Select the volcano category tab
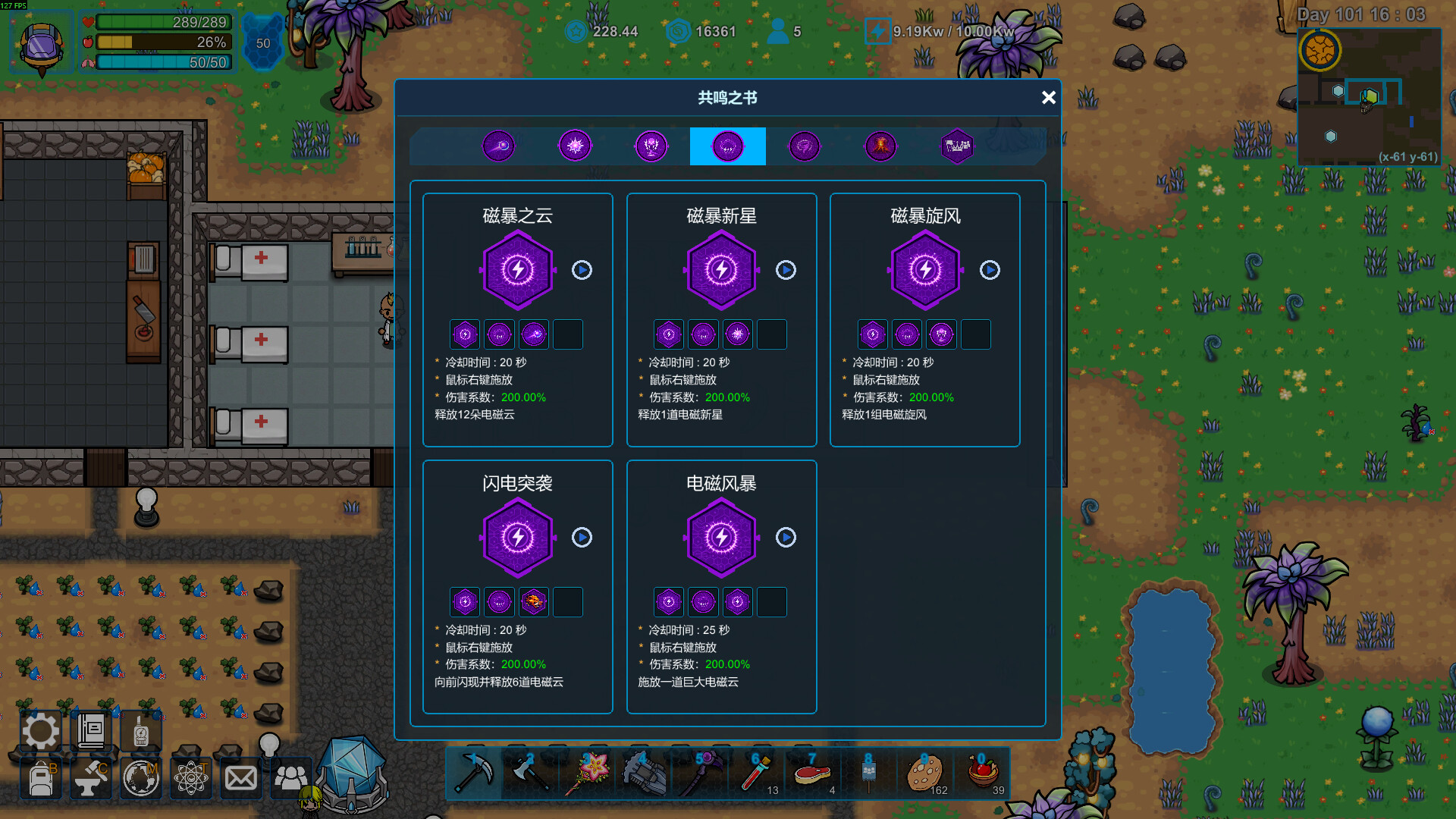 click(880, 146)
